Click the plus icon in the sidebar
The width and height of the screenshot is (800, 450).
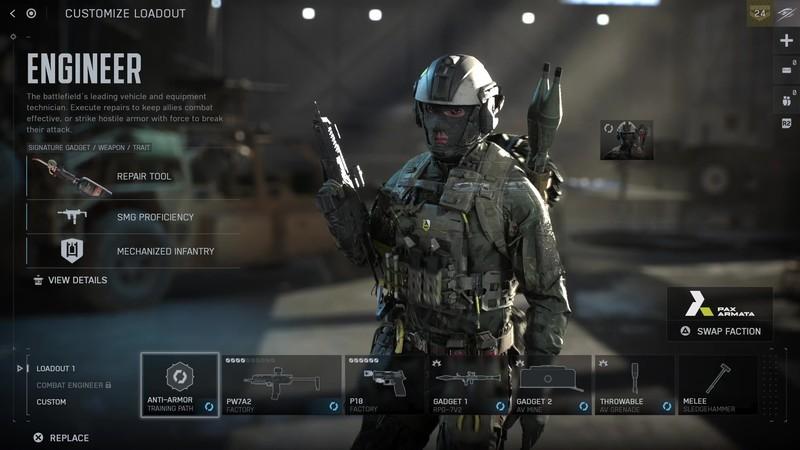pos(786,41)
